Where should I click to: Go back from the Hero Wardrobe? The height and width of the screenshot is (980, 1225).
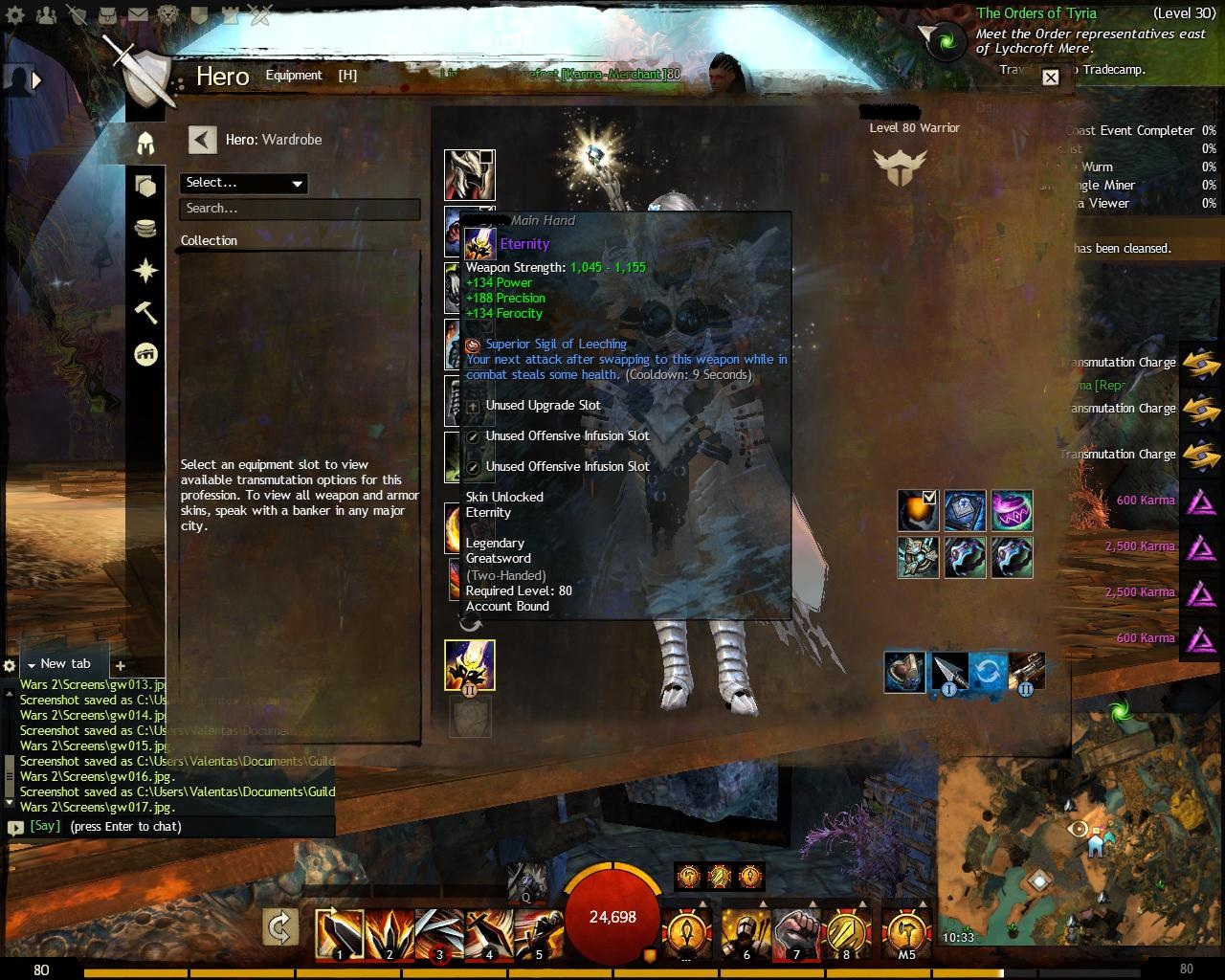coord(202,140)
